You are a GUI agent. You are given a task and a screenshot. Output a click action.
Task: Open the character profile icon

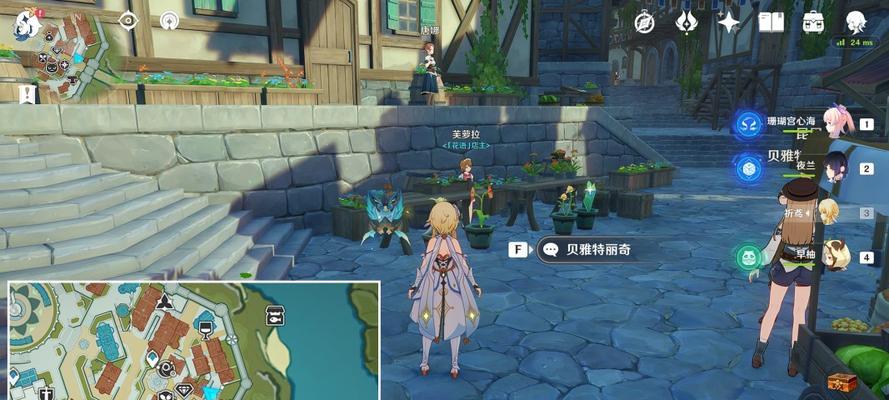tap(856, 22)
